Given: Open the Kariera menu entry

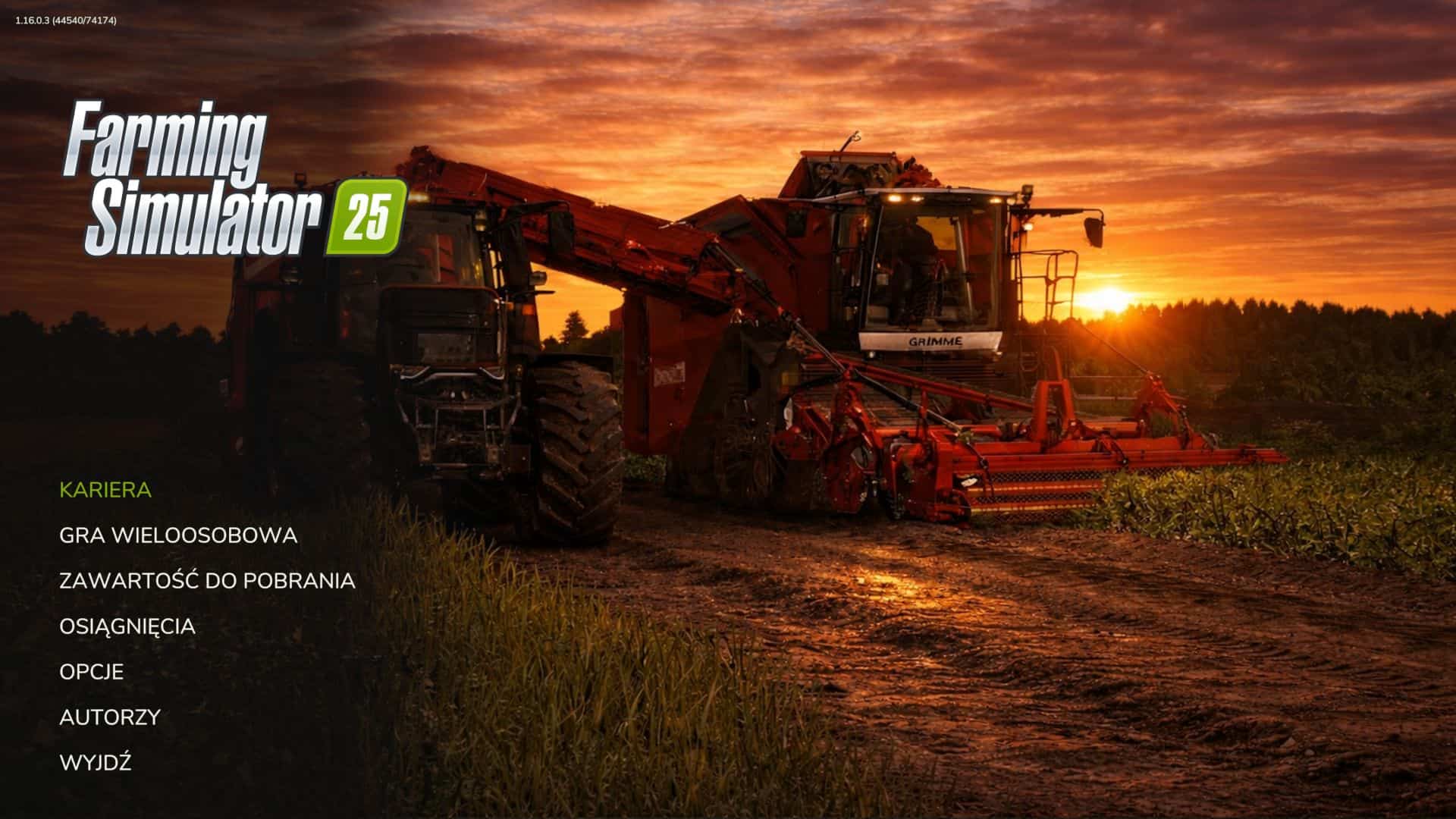Looking at the screenshot, I should point(105,490).
